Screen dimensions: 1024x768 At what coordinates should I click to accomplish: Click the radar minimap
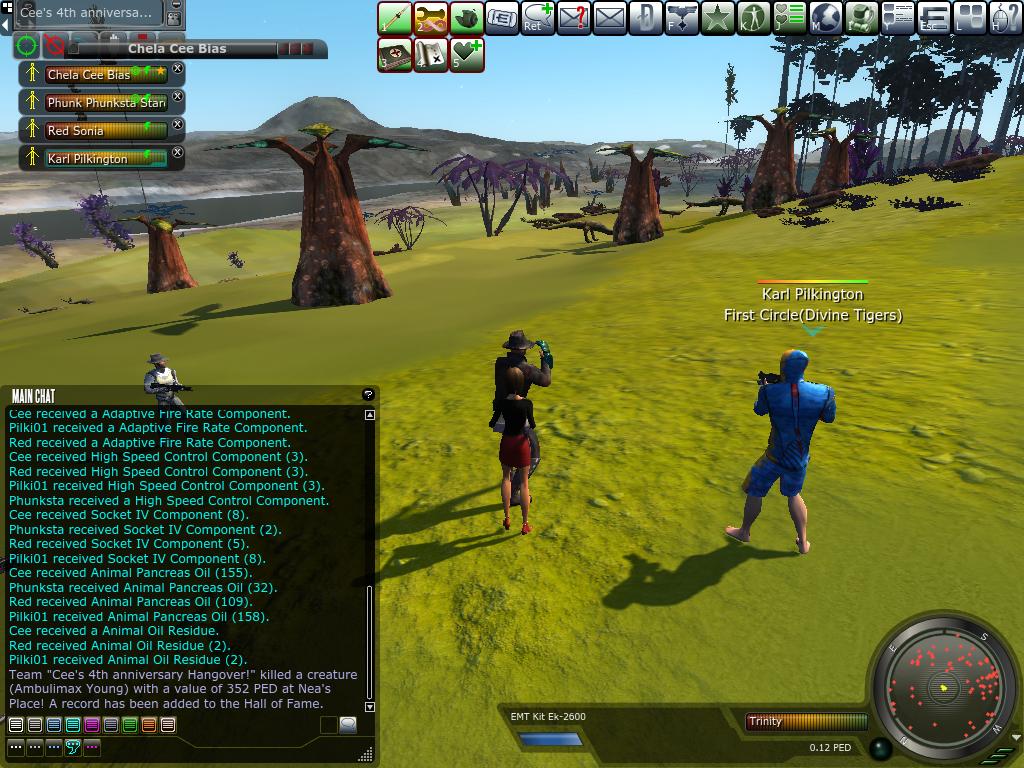(944, 687)
